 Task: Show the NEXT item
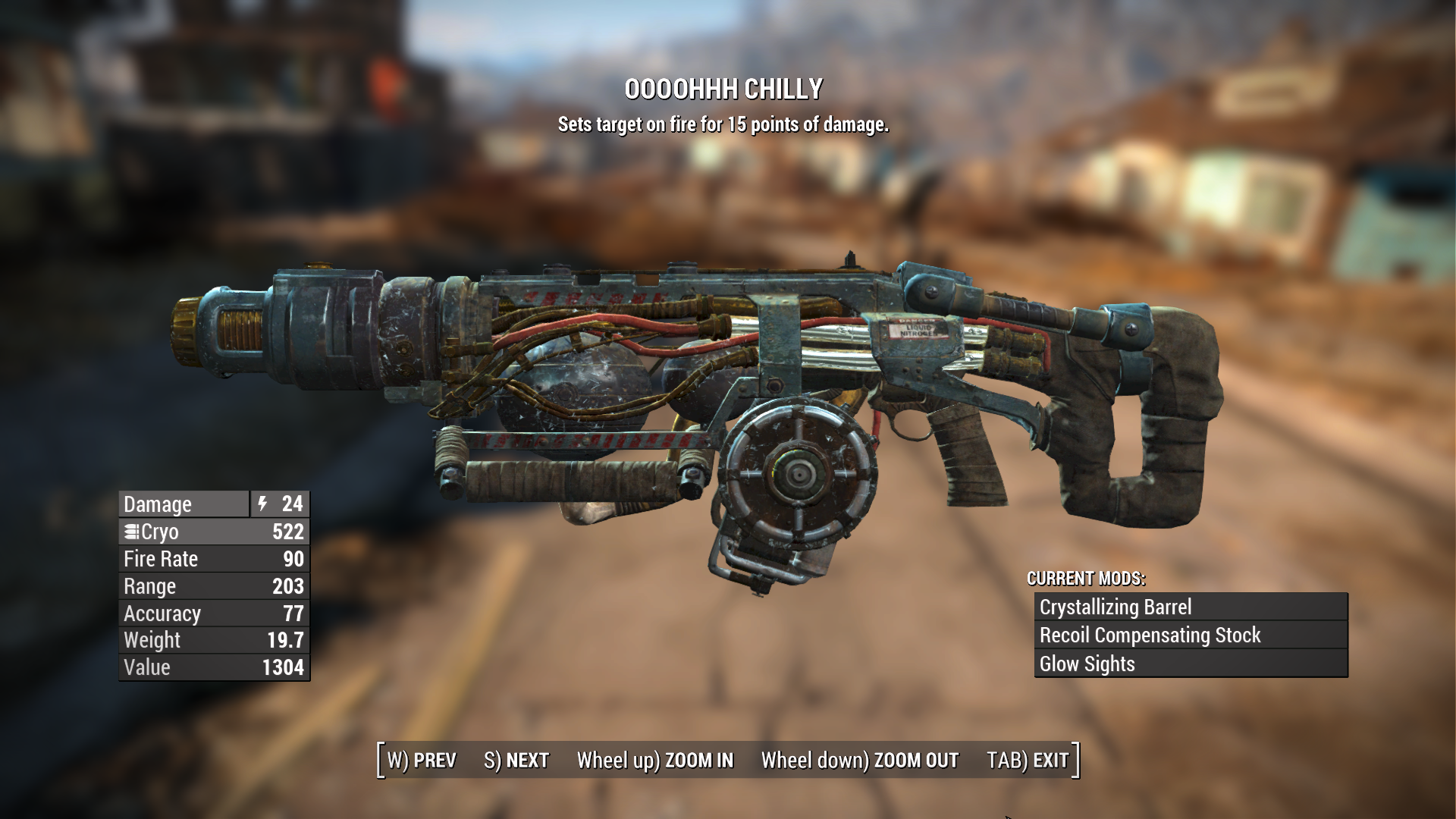[516, 760]
